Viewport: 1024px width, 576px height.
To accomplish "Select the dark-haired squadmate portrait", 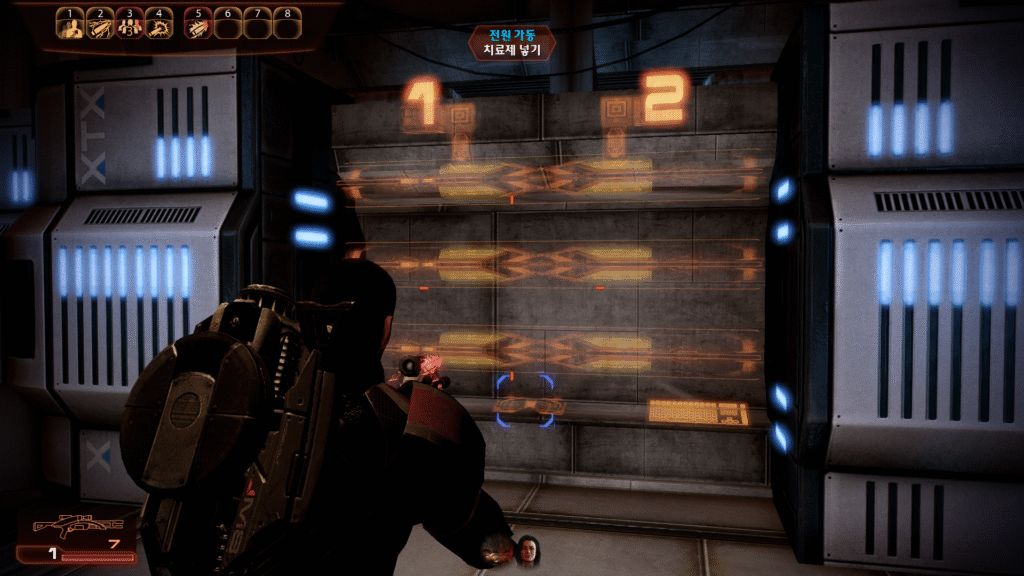I will 527,548.
